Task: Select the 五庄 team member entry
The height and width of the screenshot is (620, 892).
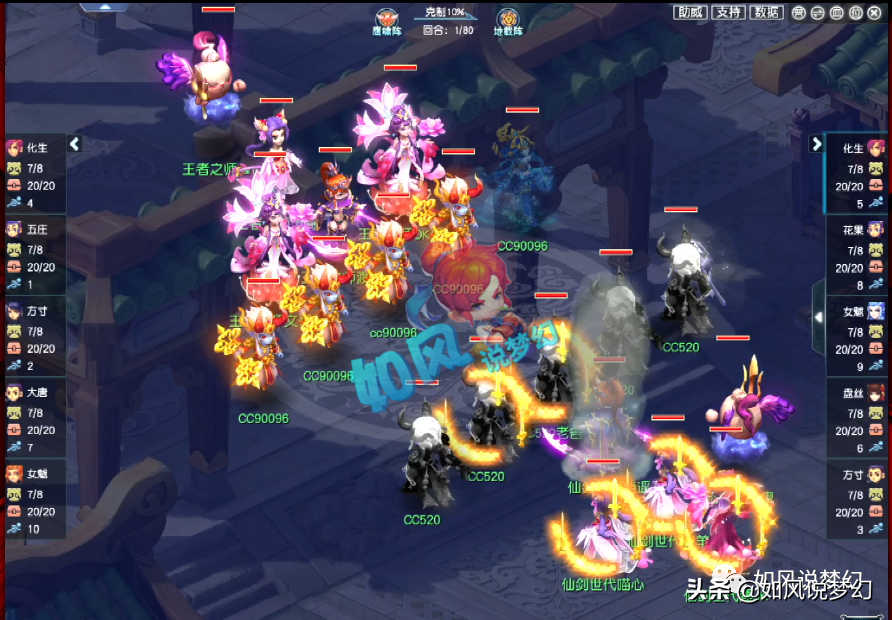Action: tap(35, 255)
